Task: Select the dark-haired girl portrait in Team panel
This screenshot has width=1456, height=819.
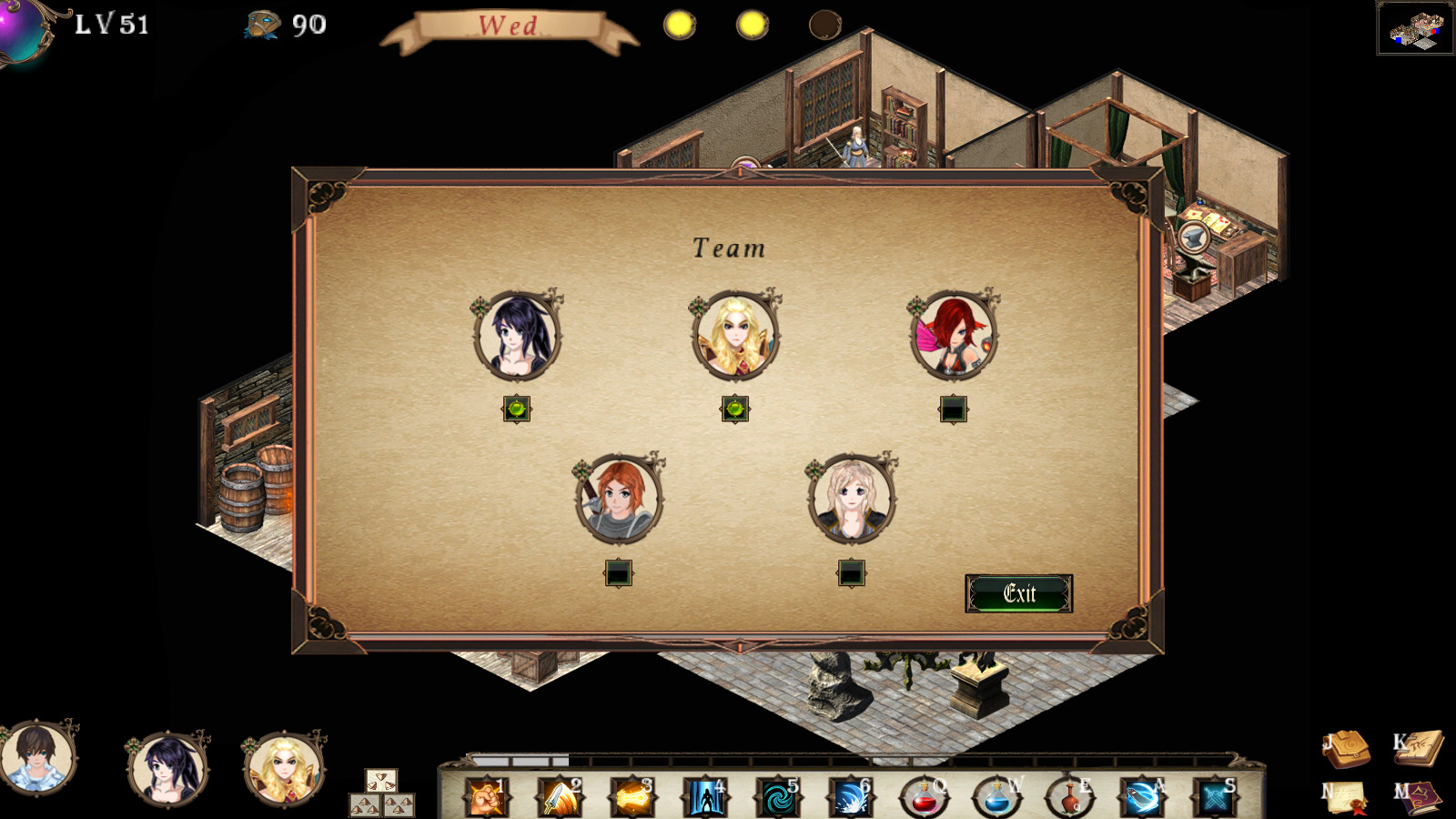Action: tap(517, 336)
